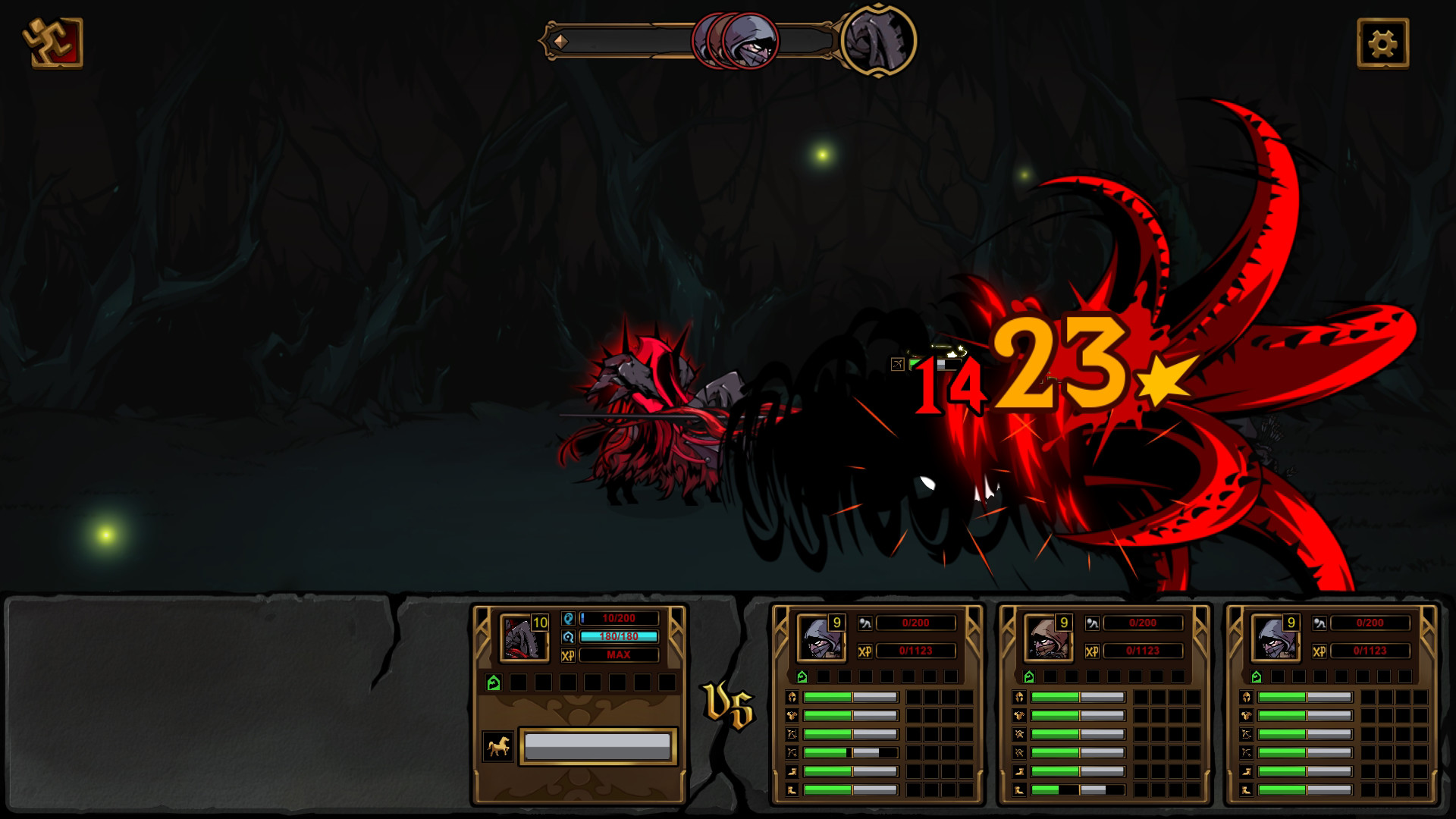Screen dimensions: 1456x819
Task: Click the blue energy swirl icon in hero panel
Action: (569, 637)
